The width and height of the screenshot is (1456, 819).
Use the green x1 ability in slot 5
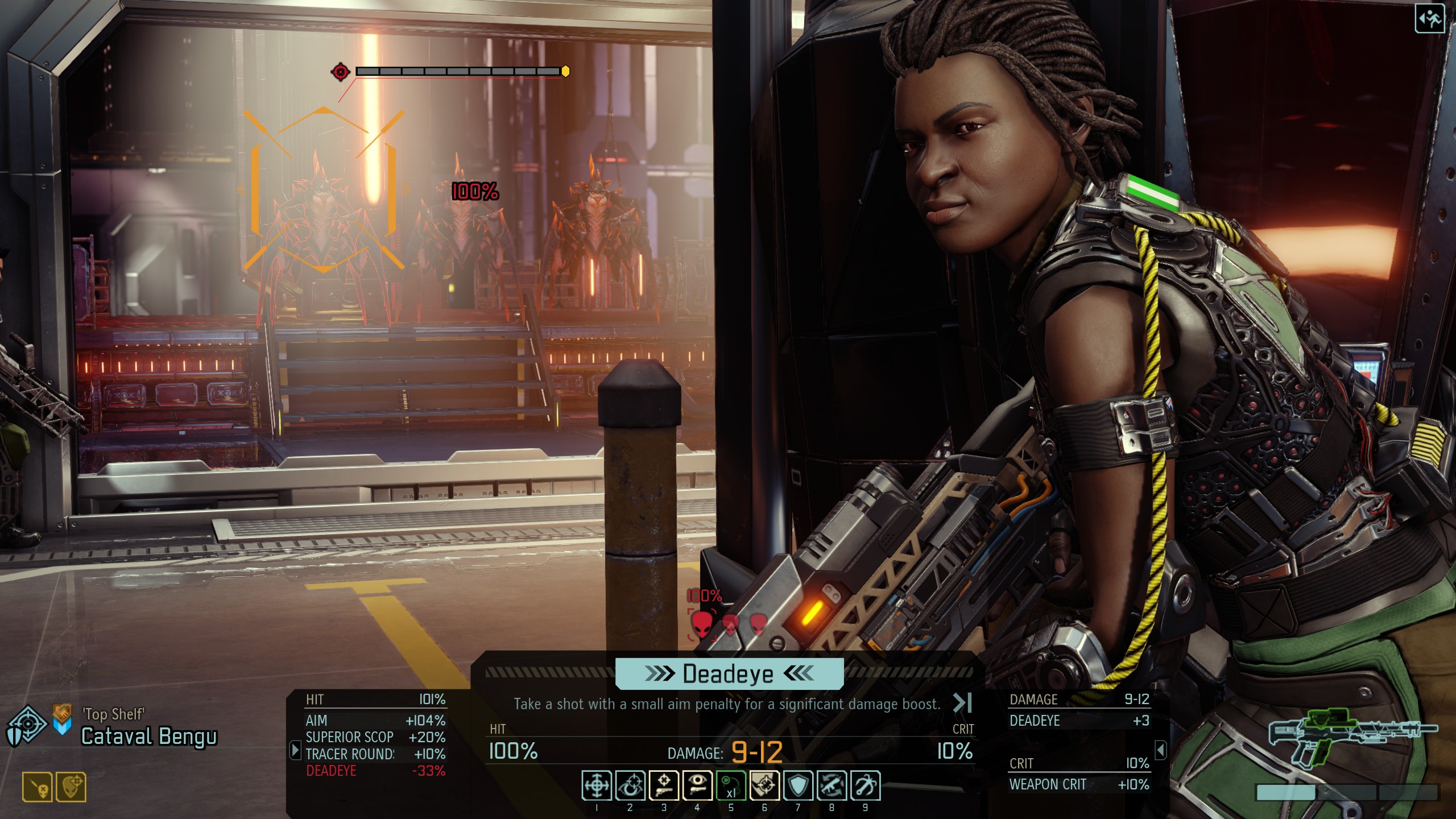click(x=731, y=785)
